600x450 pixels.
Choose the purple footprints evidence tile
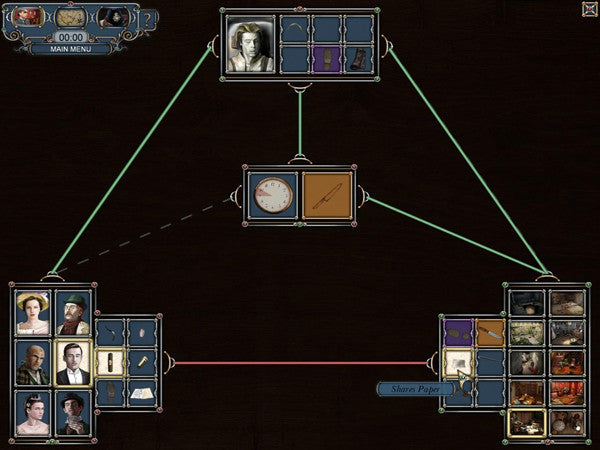458,331
